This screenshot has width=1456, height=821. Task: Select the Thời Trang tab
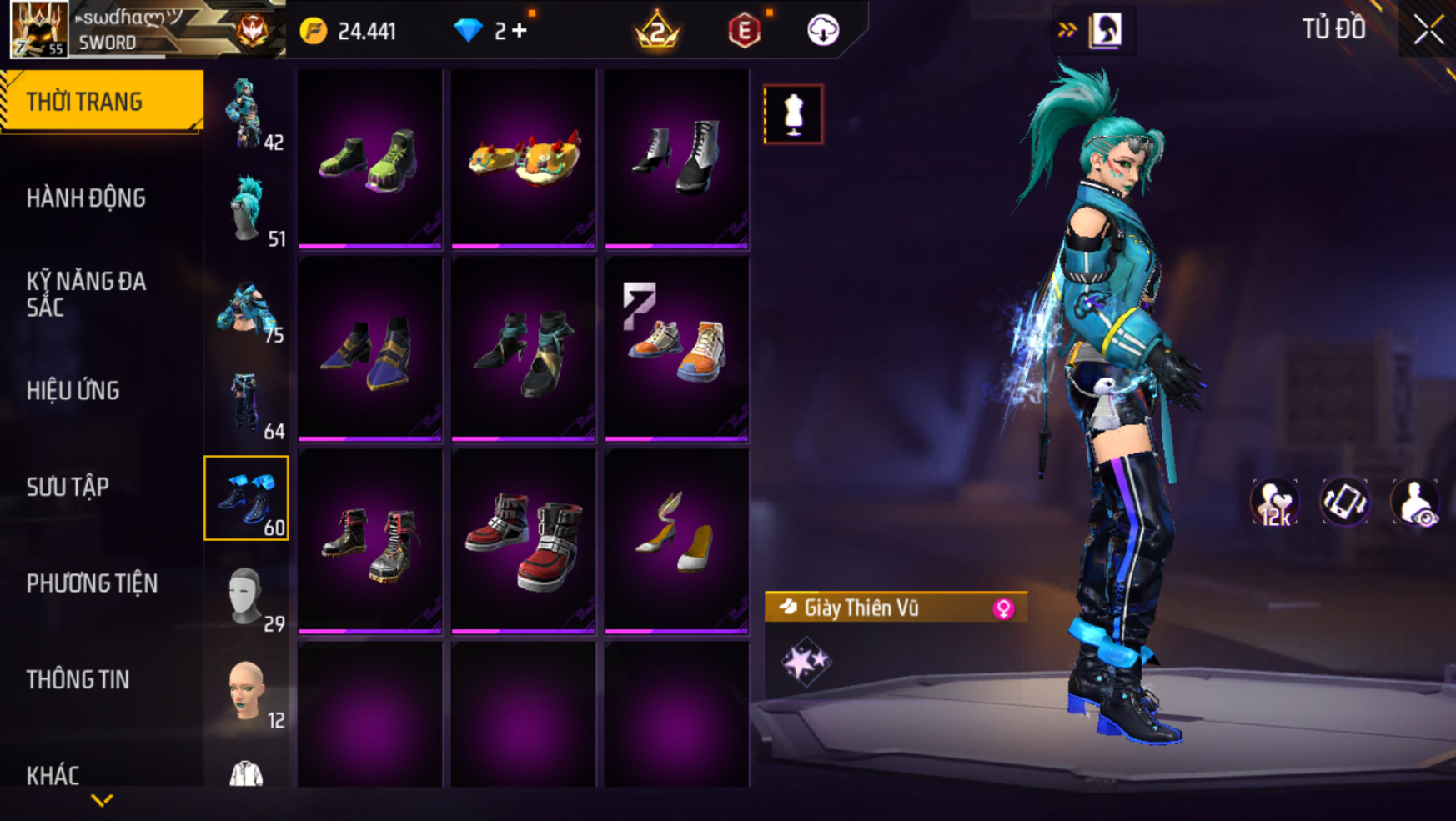click(84, 102)
